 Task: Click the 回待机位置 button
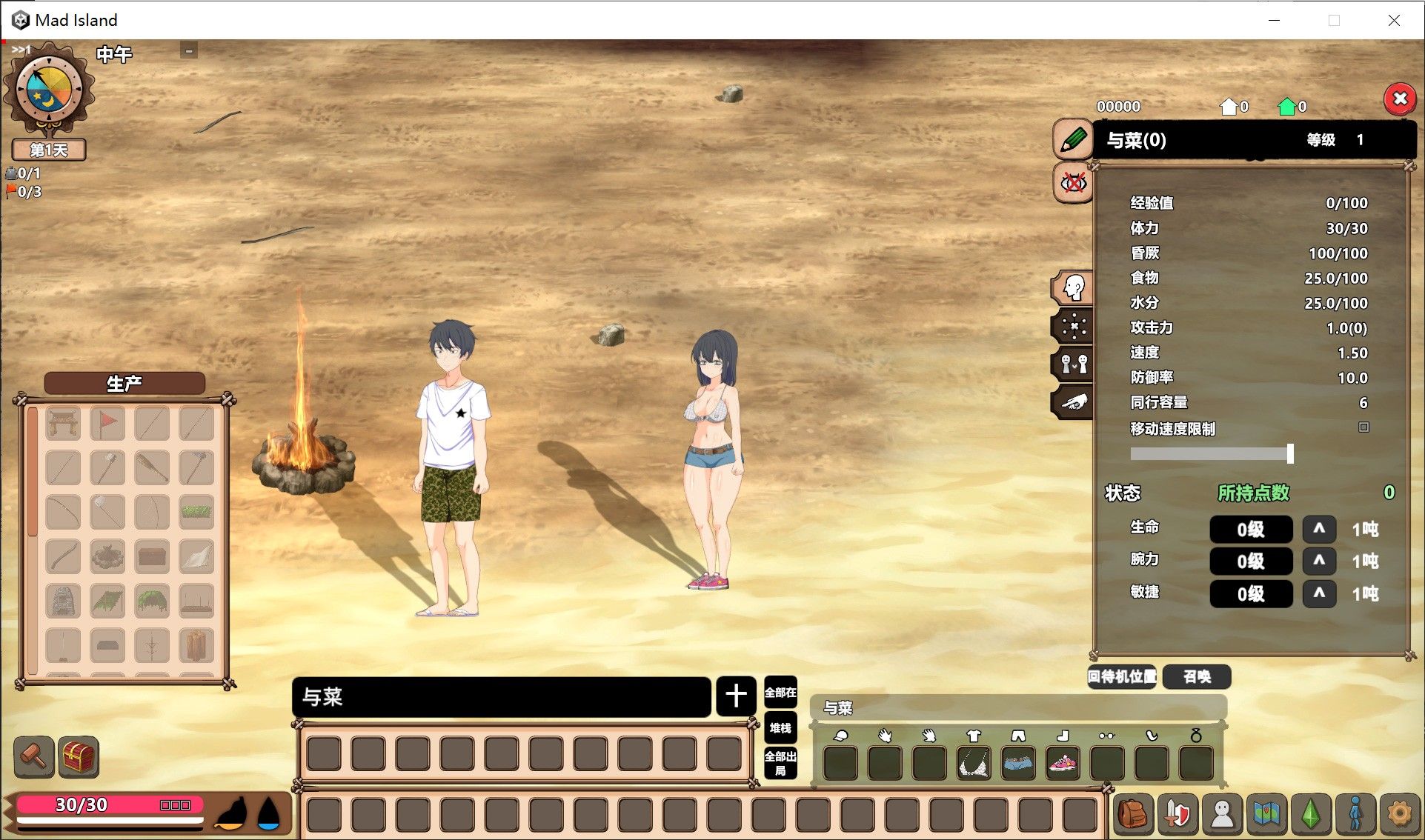1122,676
